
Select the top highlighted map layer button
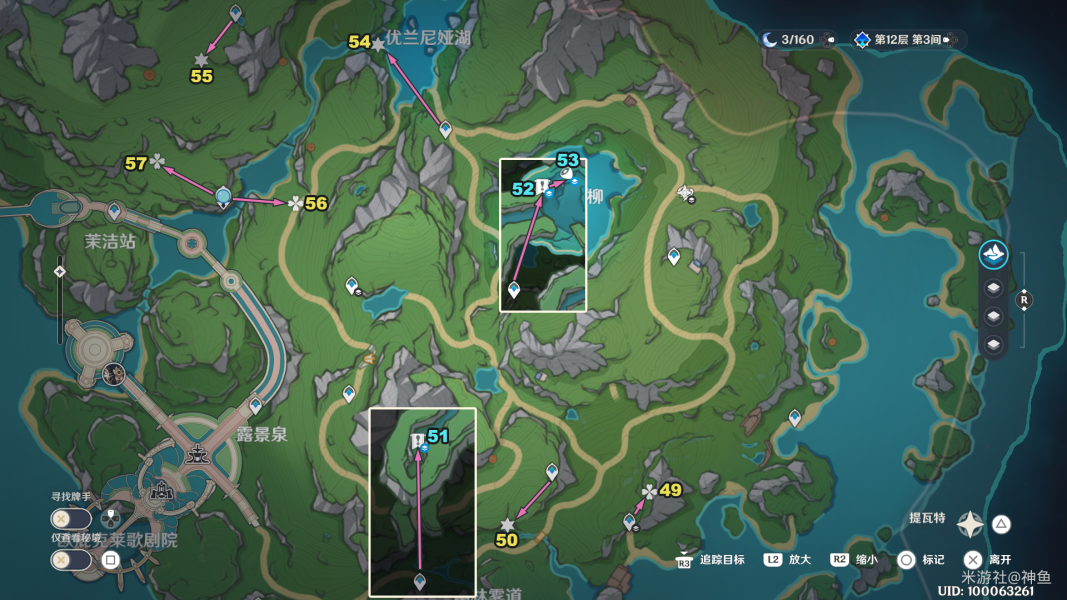click(993, 254)
